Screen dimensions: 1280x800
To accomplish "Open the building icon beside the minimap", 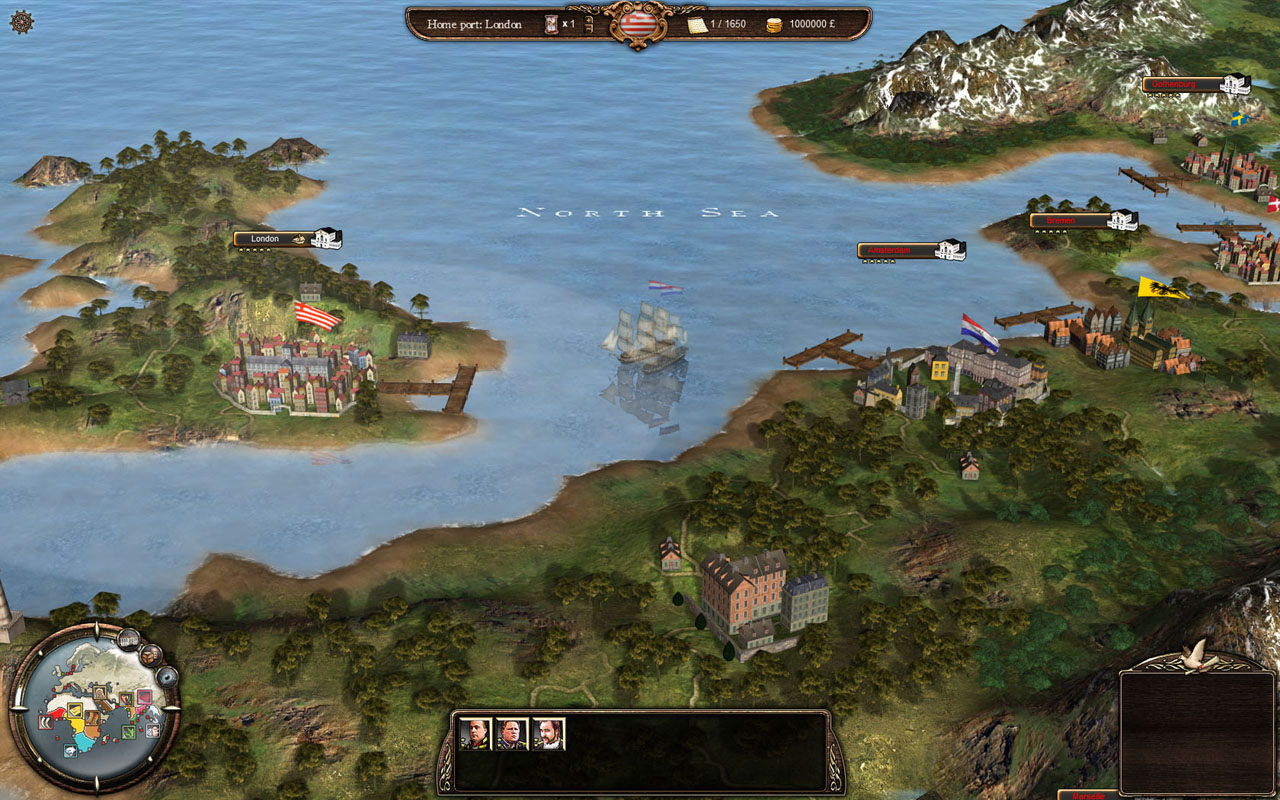I will tap(128, 637).
